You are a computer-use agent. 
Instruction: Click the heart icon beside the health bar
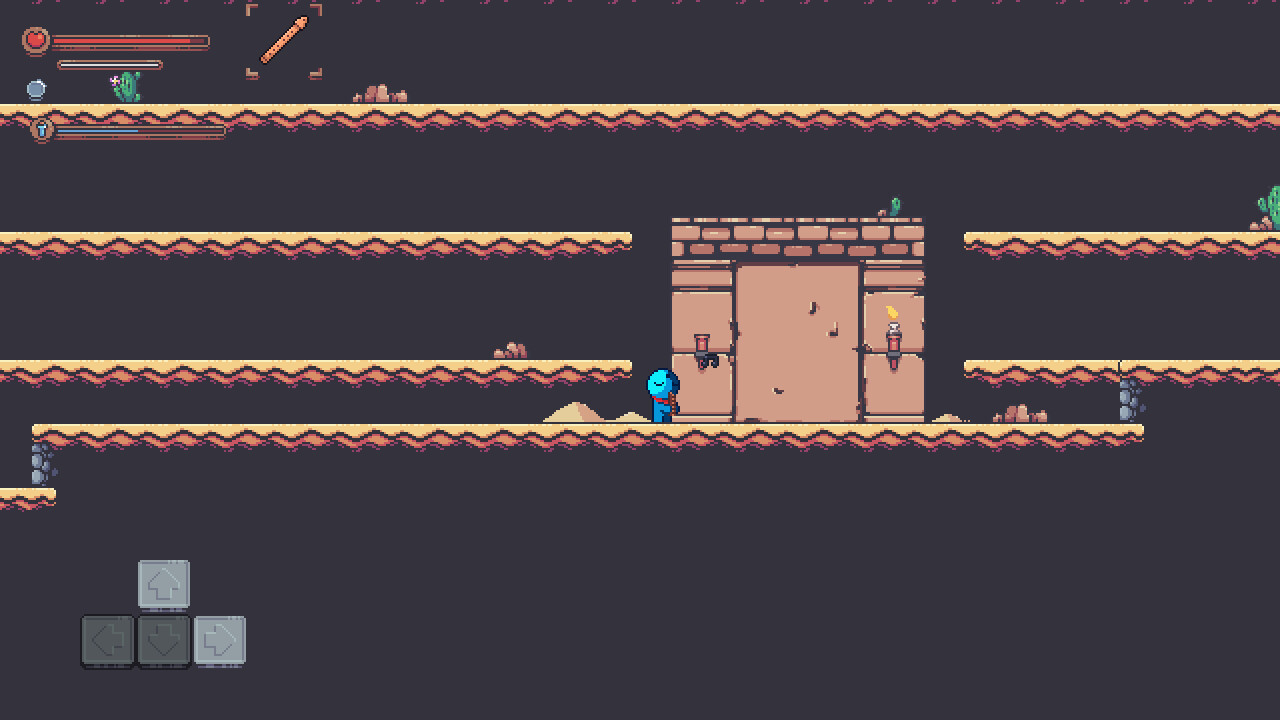(x=36, y=41)
